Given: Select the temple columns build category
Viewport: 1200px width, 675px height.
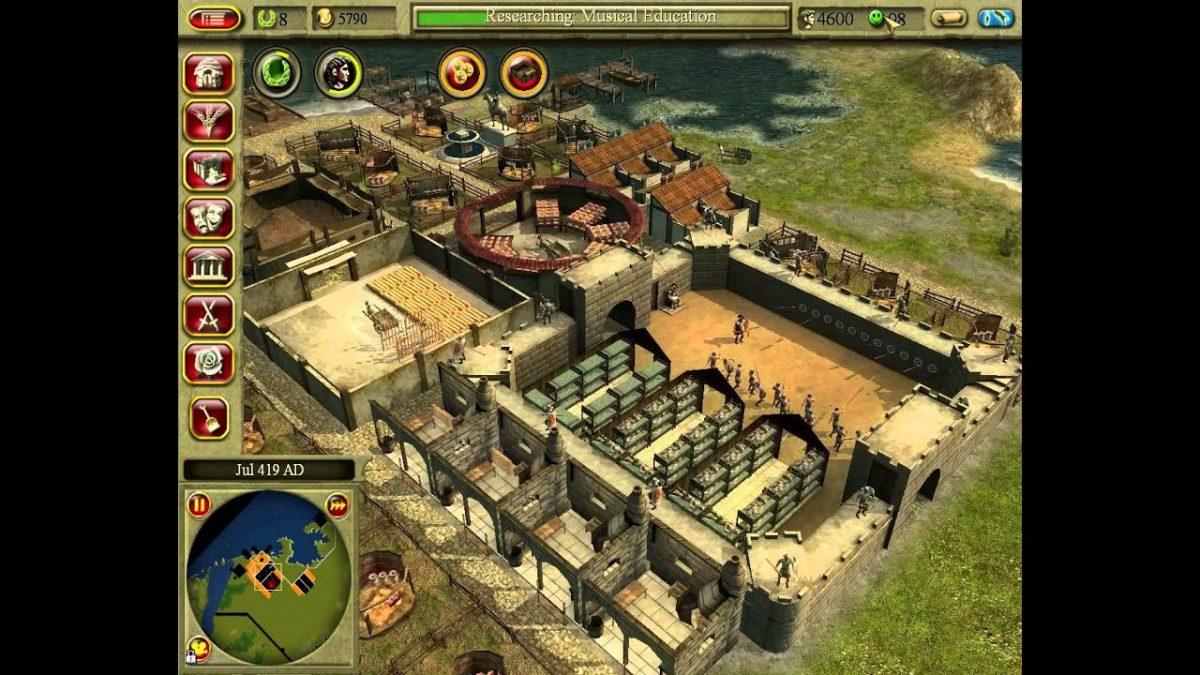Looking at the screenshot, I should pos(208,266).
